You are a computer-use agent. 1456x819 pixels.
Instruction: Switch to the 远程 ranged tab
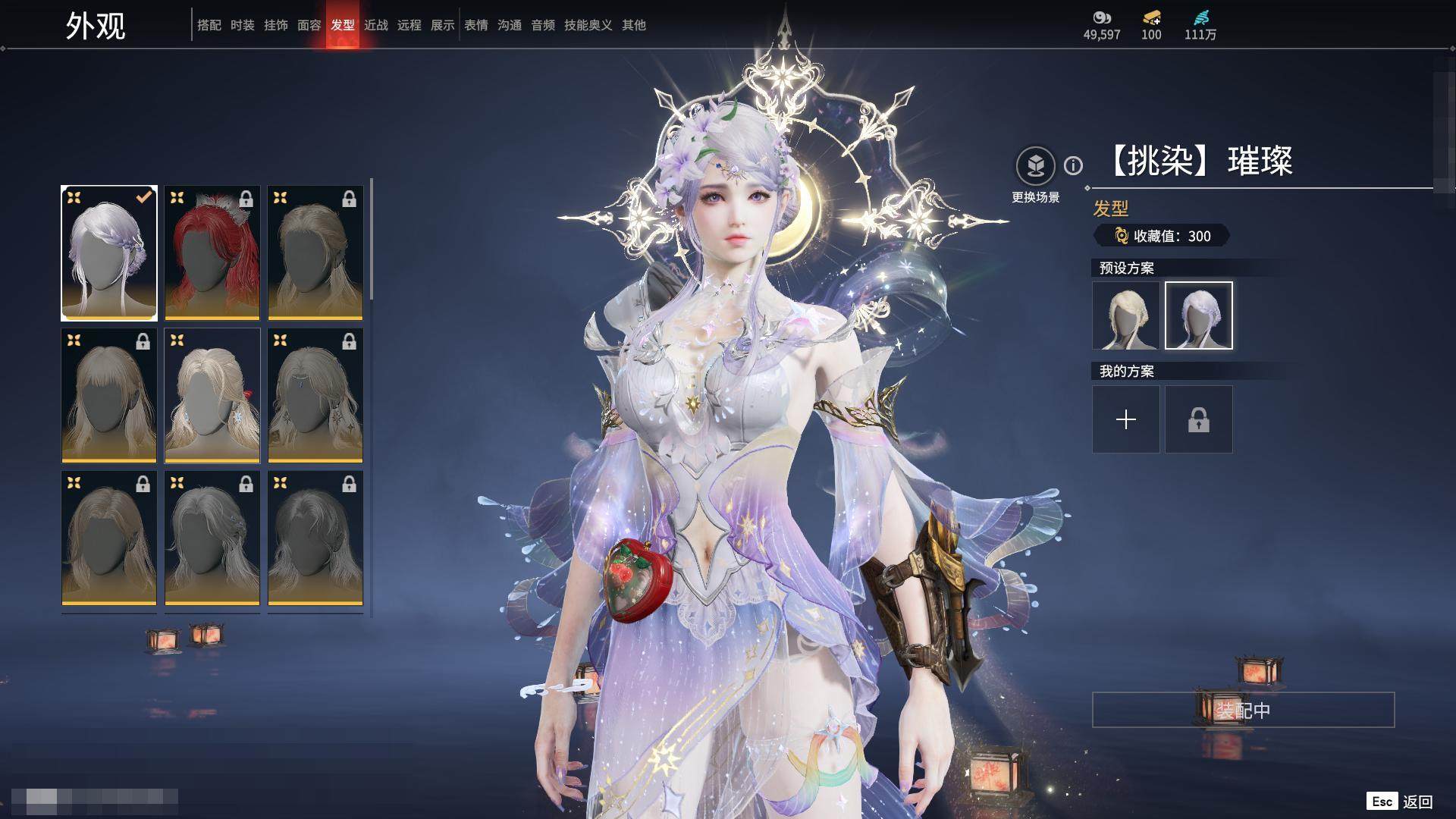click(409, 25)
